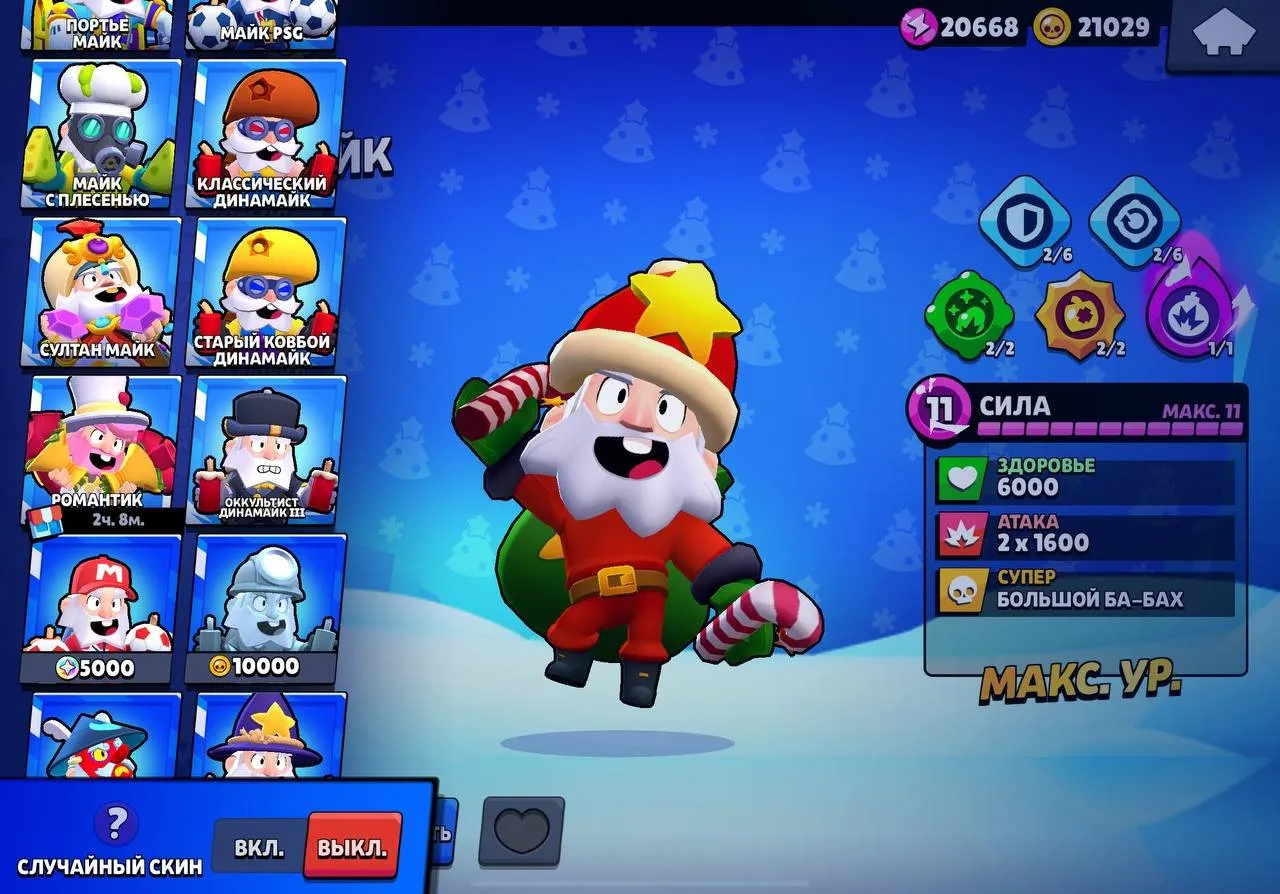Viewport: 1280px width, 894px height.
Task: Open the random skin question mark help
Action: click(117, 824)
